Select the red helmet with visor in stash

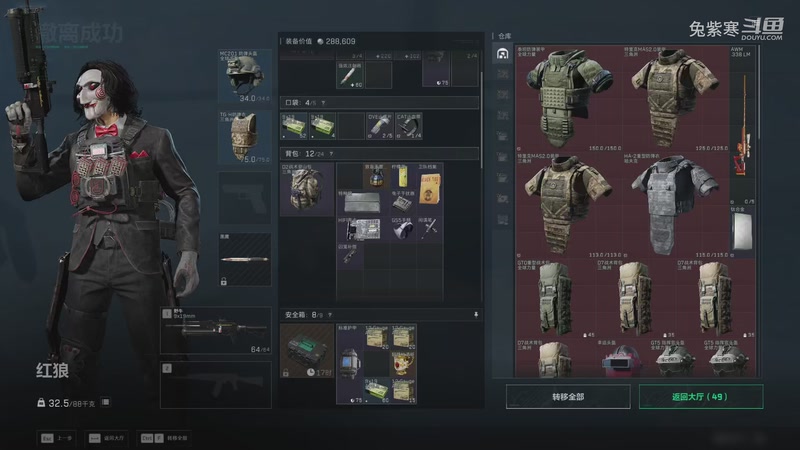pos(621,361)
